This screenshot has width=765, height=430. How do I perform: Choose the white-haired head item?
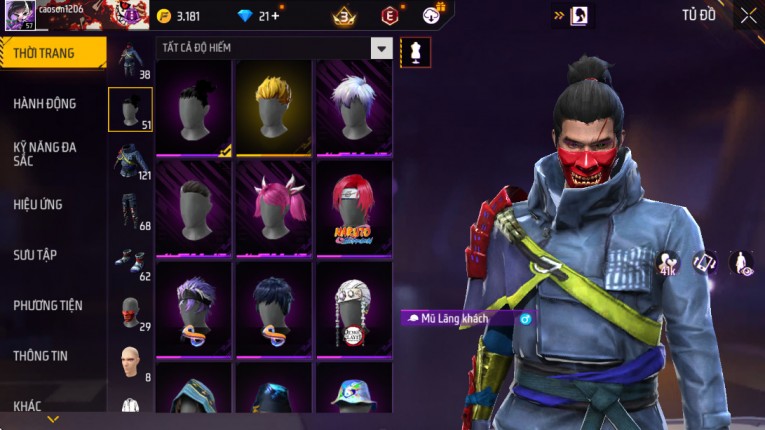pos(353,108)
